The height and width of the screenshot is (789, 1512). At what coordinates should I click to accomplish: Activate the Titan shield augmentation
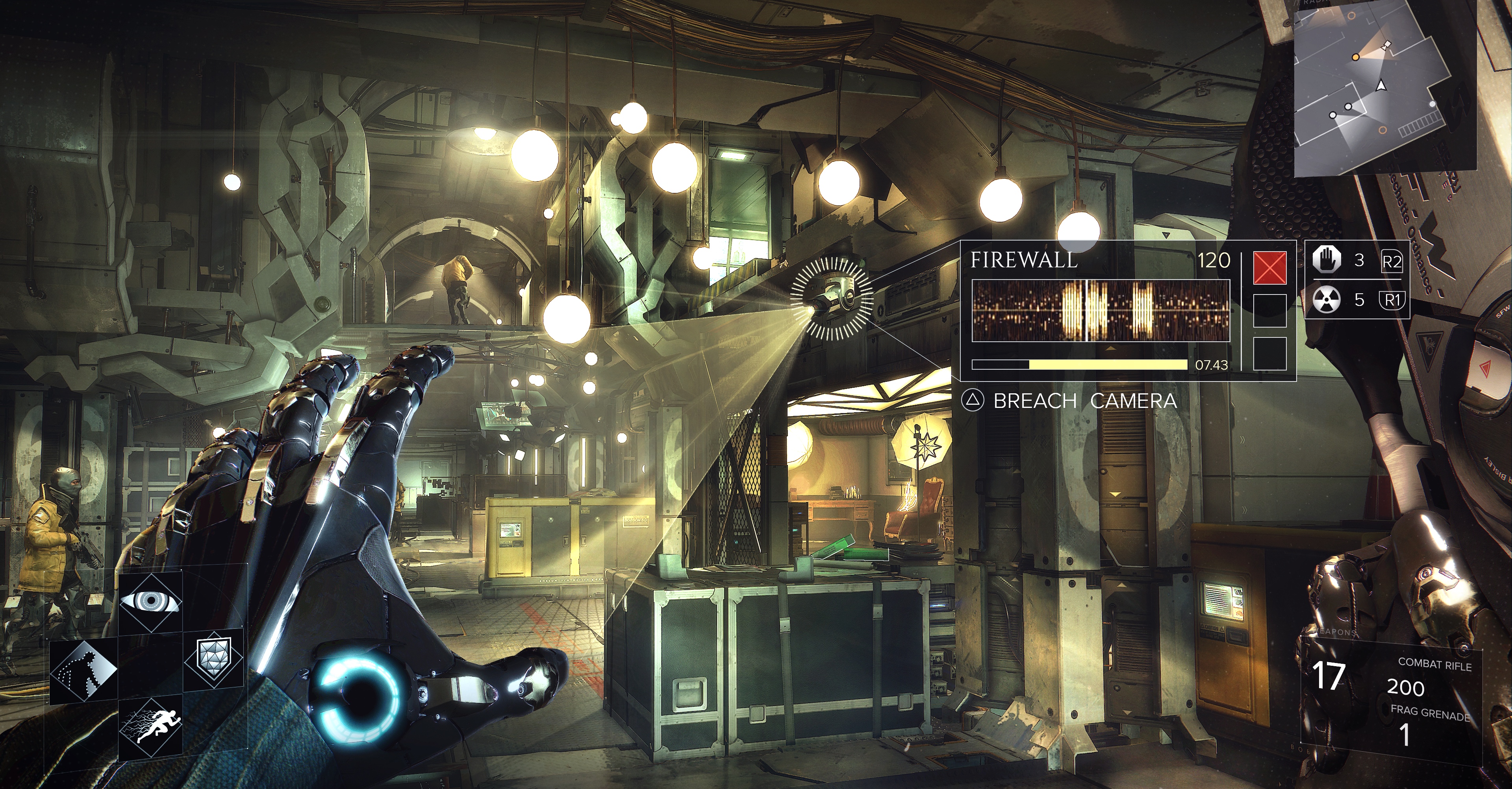pyautogui.click(x=214, y=657)
